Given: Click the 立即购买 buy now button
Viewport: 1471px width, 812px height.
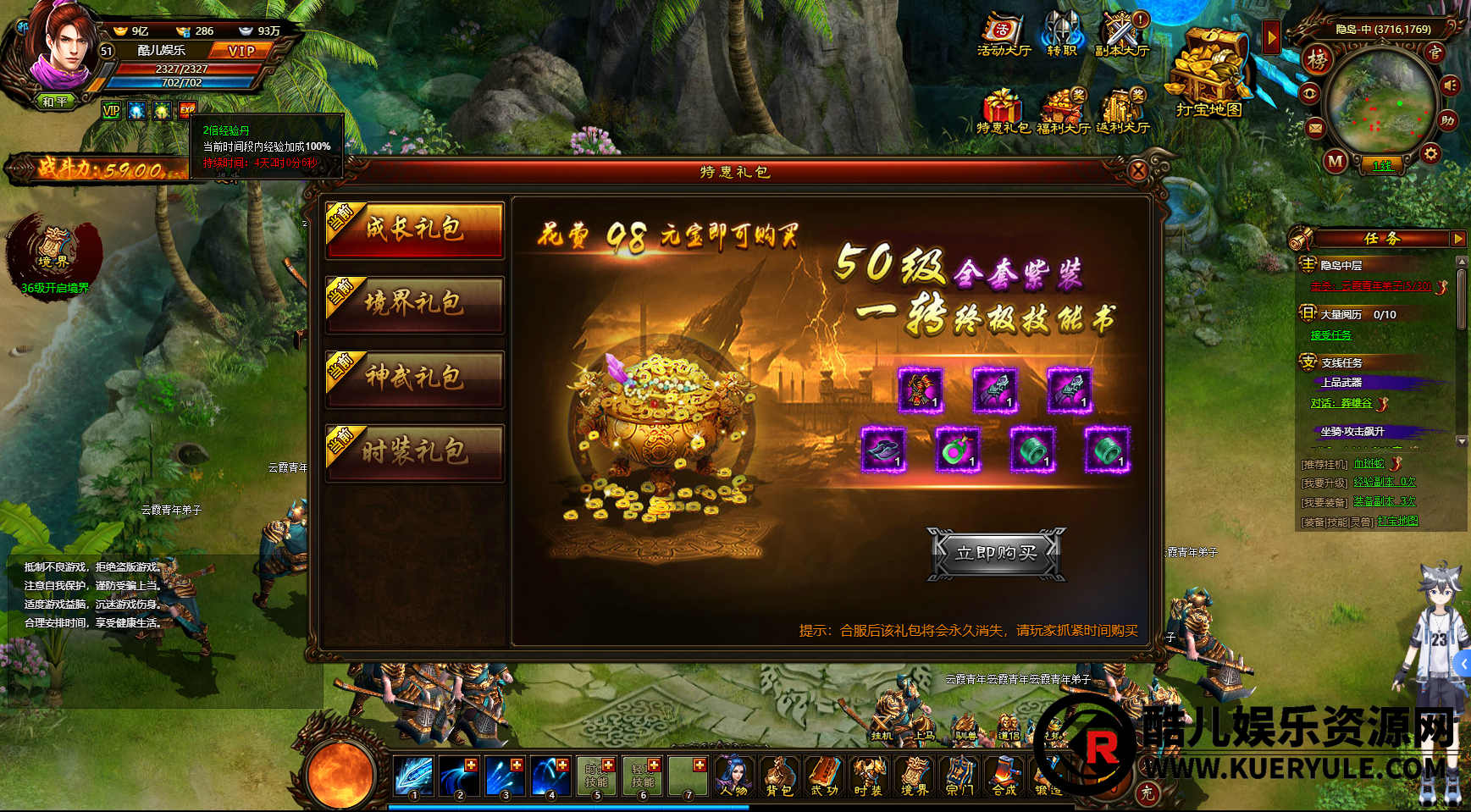Looking at the screenshot, I should [x=996, y=553].
